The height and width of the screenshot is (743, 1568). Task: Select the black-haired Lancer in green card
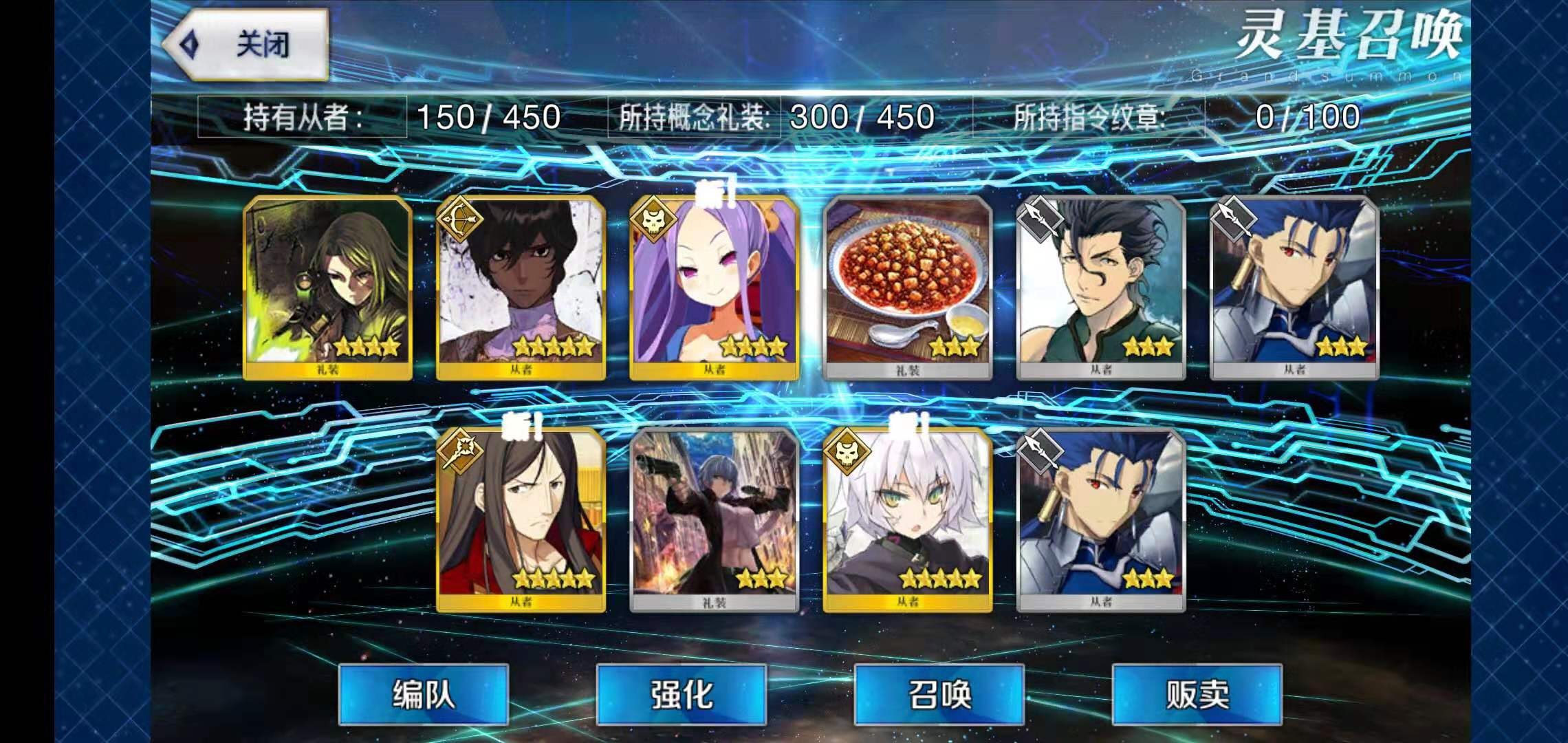pos(1101,288)
